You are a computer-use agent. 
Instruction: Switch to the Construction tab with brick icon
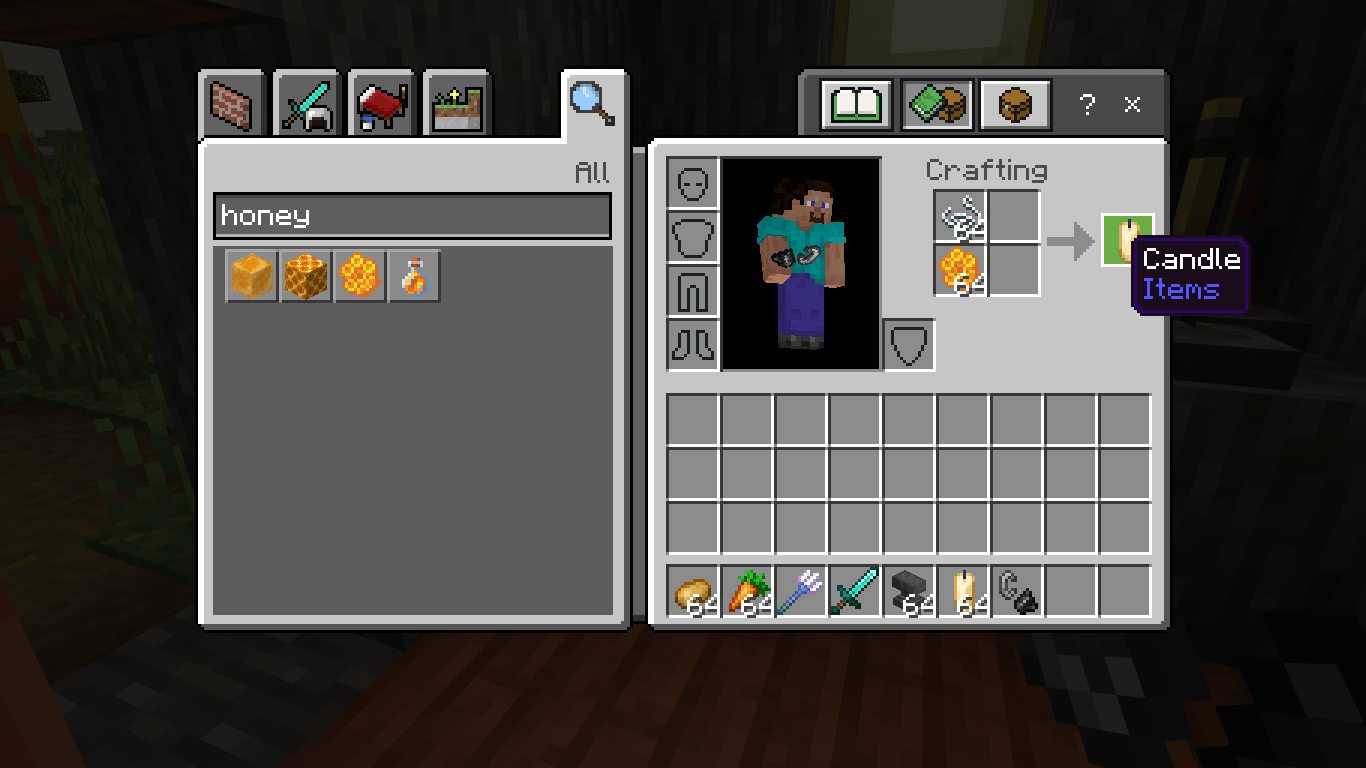click(231, 103)
